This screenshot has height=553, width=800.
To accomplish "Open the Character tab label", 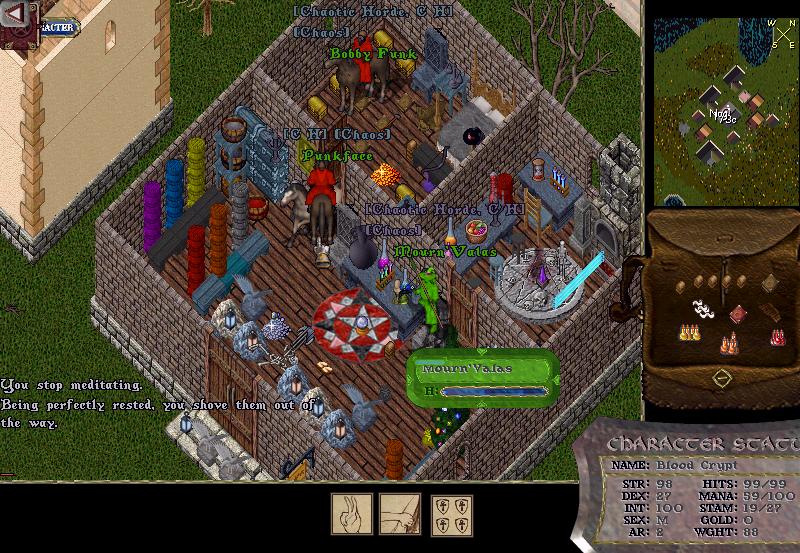I will 60,27.
